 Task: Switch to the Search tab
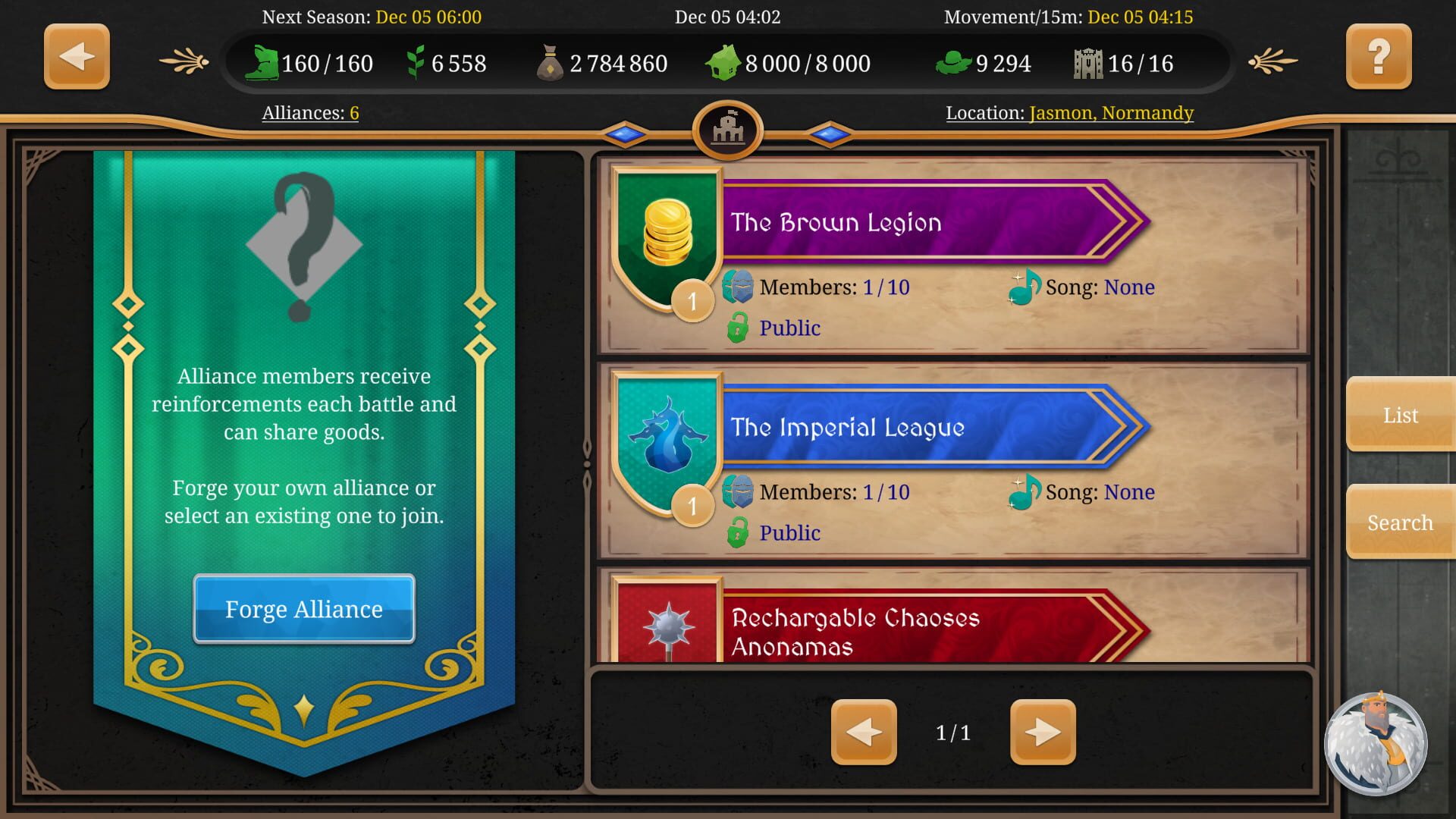click(1399, 522)
